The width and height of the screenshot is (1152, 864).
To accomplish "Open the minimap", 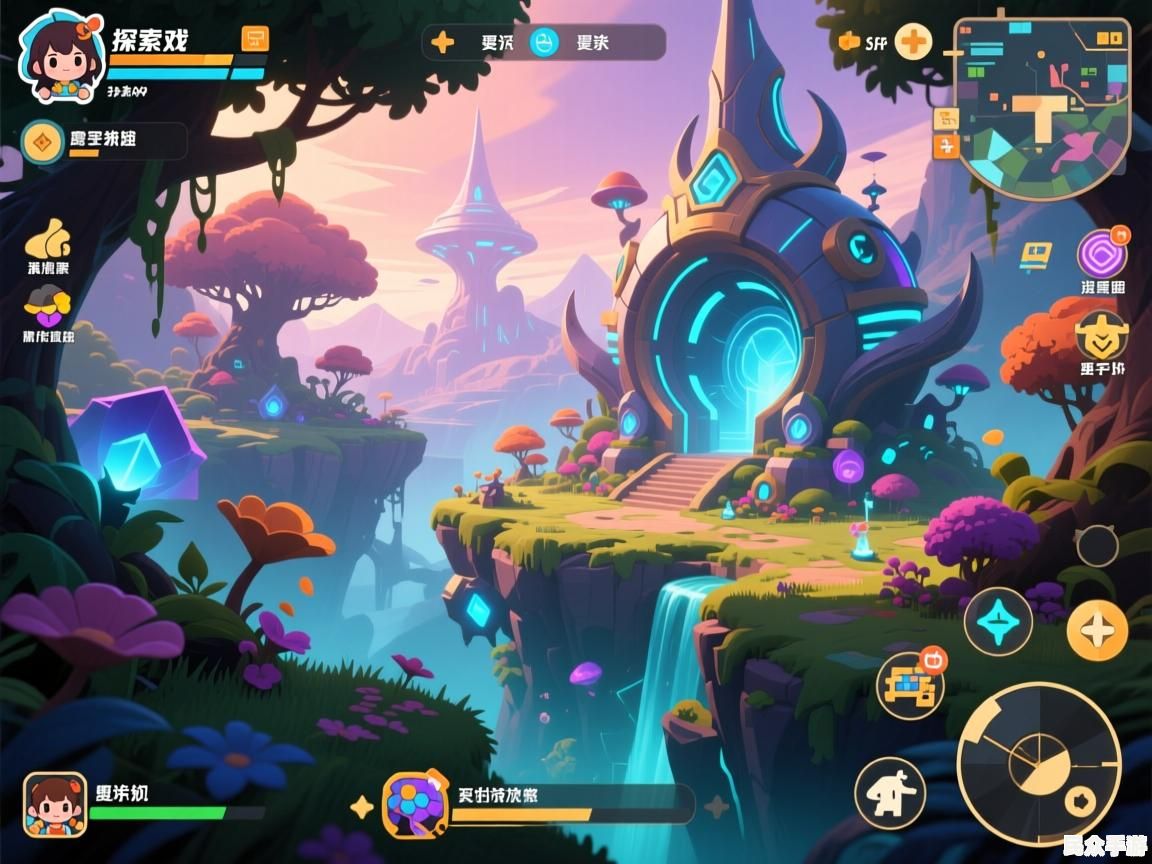I will tap(1042, 105).
